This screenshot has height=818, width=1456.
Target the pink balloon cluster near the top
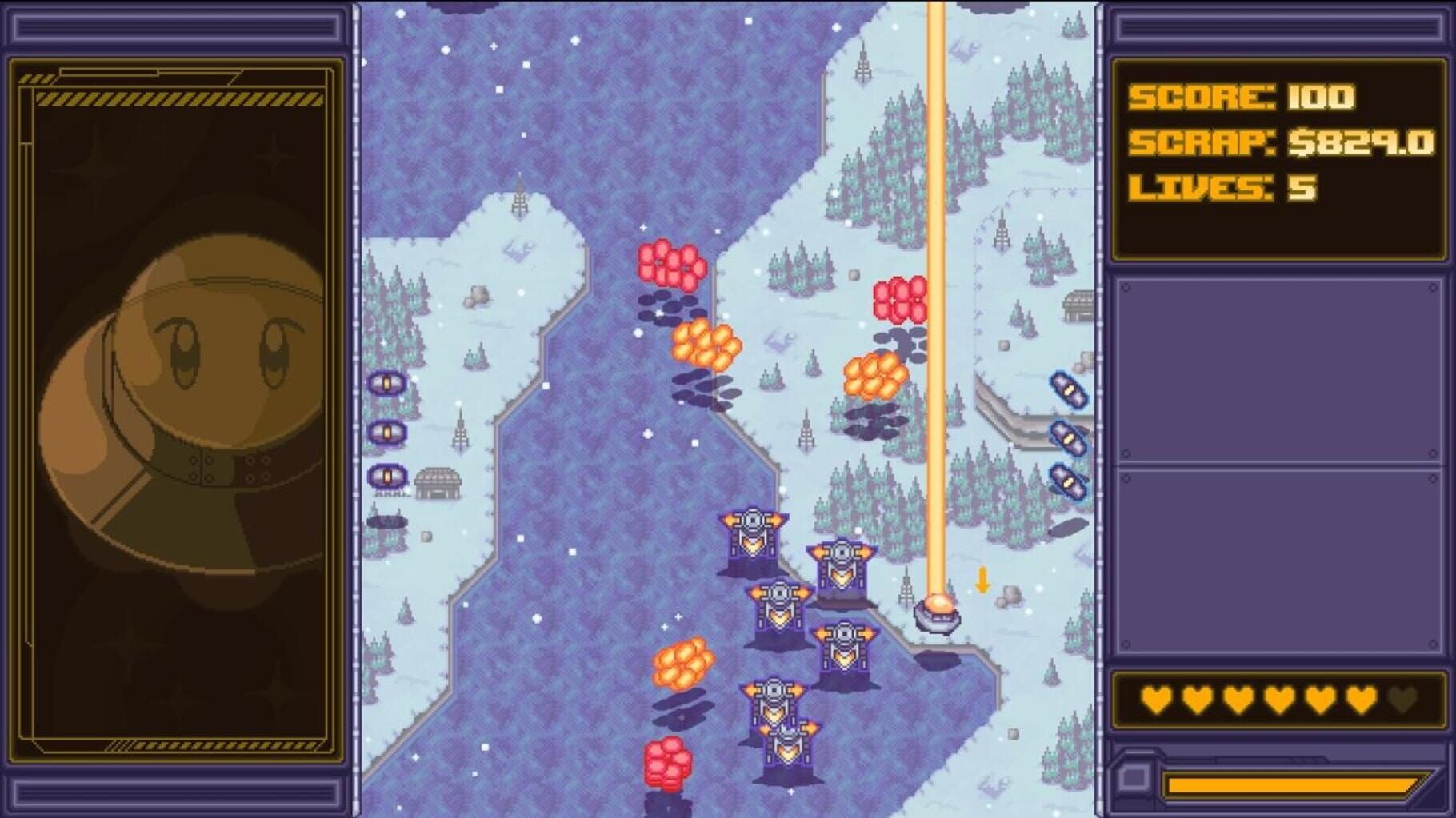670,264
